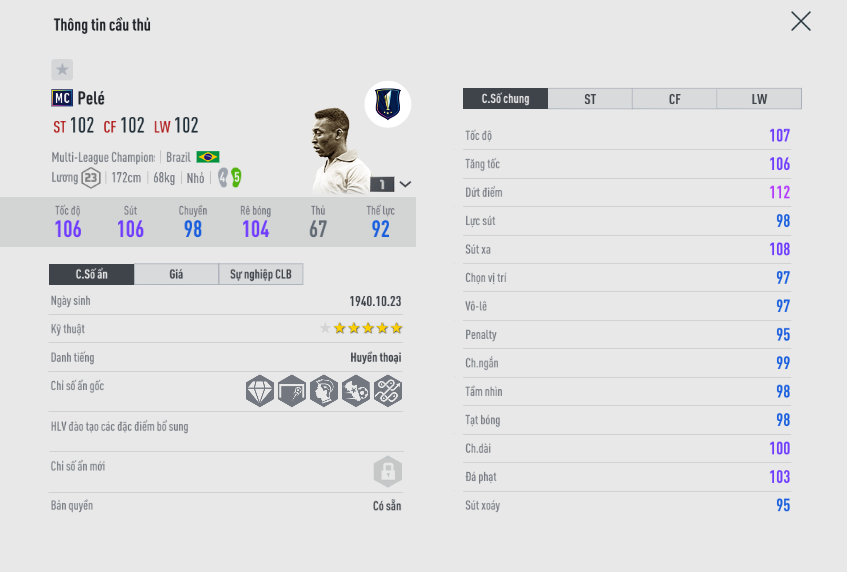Screen dimensions: 847x572
Task: Switch to the Giá tab
Action: point(176,274)
